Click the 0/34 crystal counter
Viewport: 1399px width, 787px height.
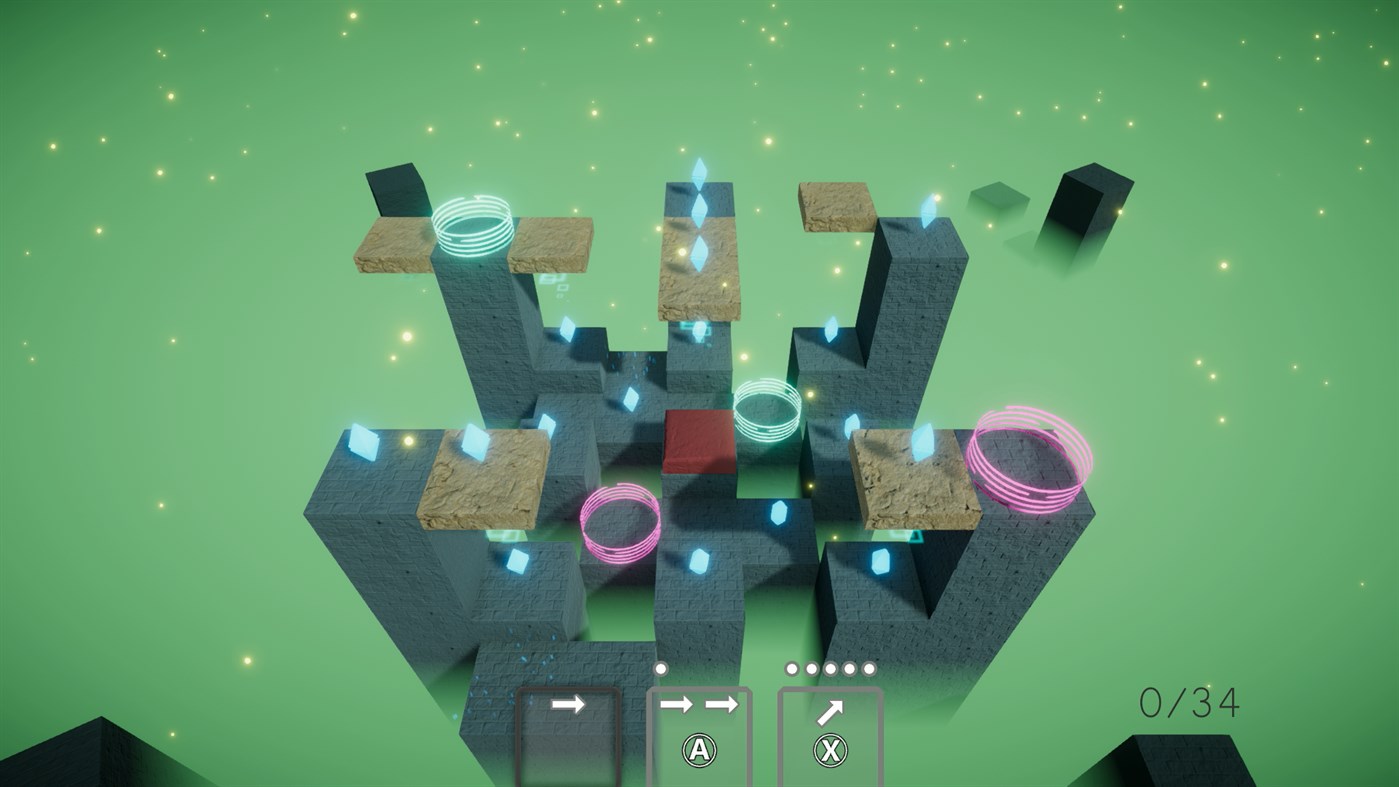coord(1188,702)
